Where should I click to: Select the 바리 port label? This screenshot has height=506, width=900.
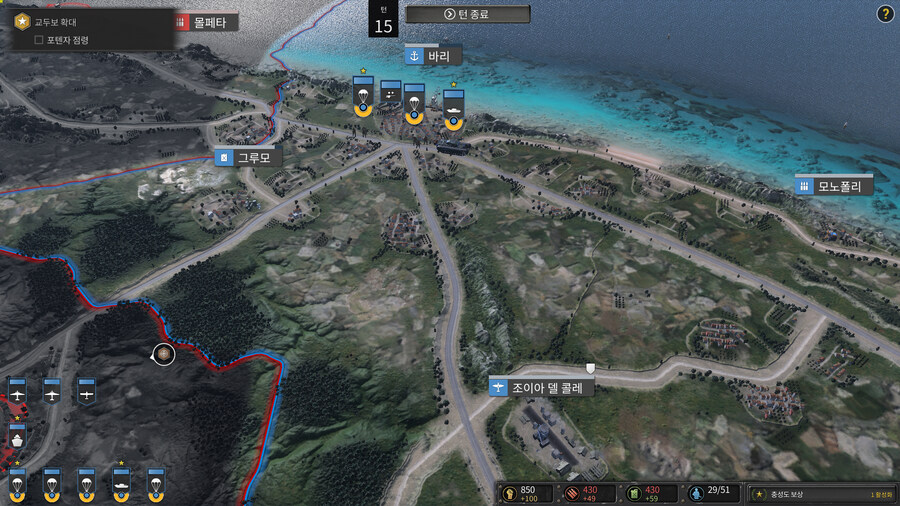click(x=433, y=55)
